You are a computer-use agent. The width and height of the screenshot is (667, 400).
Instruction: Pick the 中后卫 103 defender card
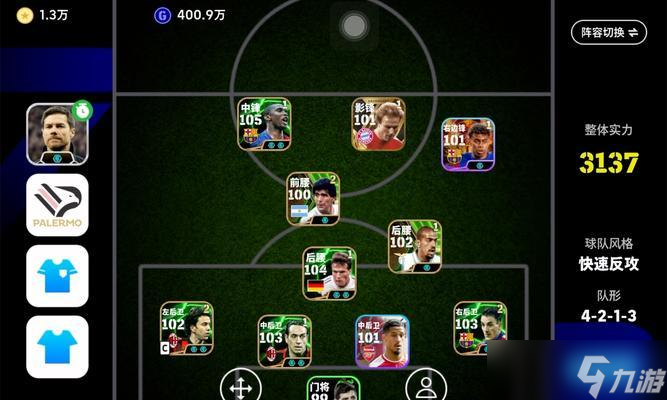click(284, 341)
